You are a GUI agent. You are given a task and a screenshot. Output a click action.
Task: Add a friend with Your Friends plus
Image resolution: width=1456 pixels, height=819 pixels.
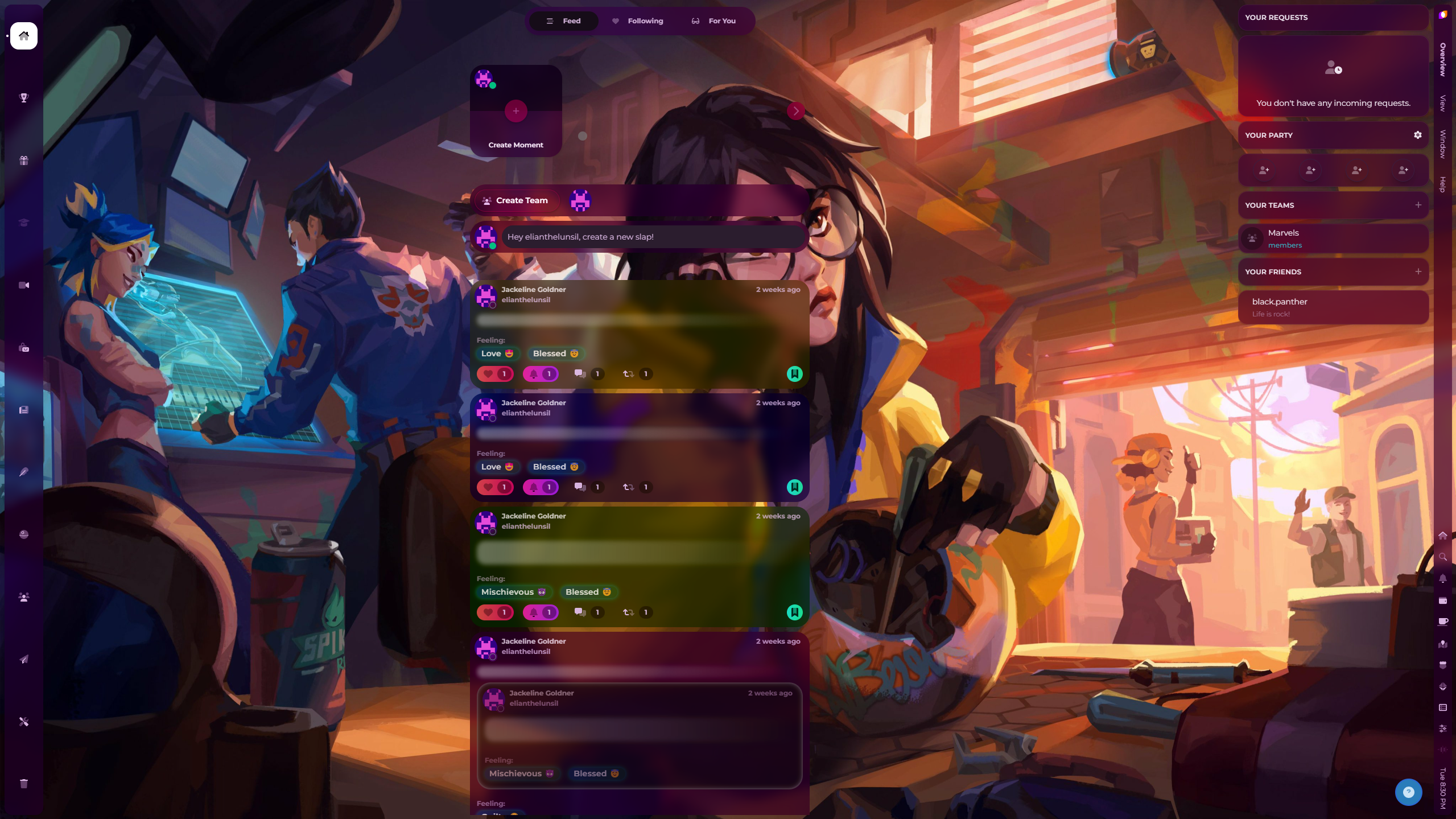[x=1418, y=271]
